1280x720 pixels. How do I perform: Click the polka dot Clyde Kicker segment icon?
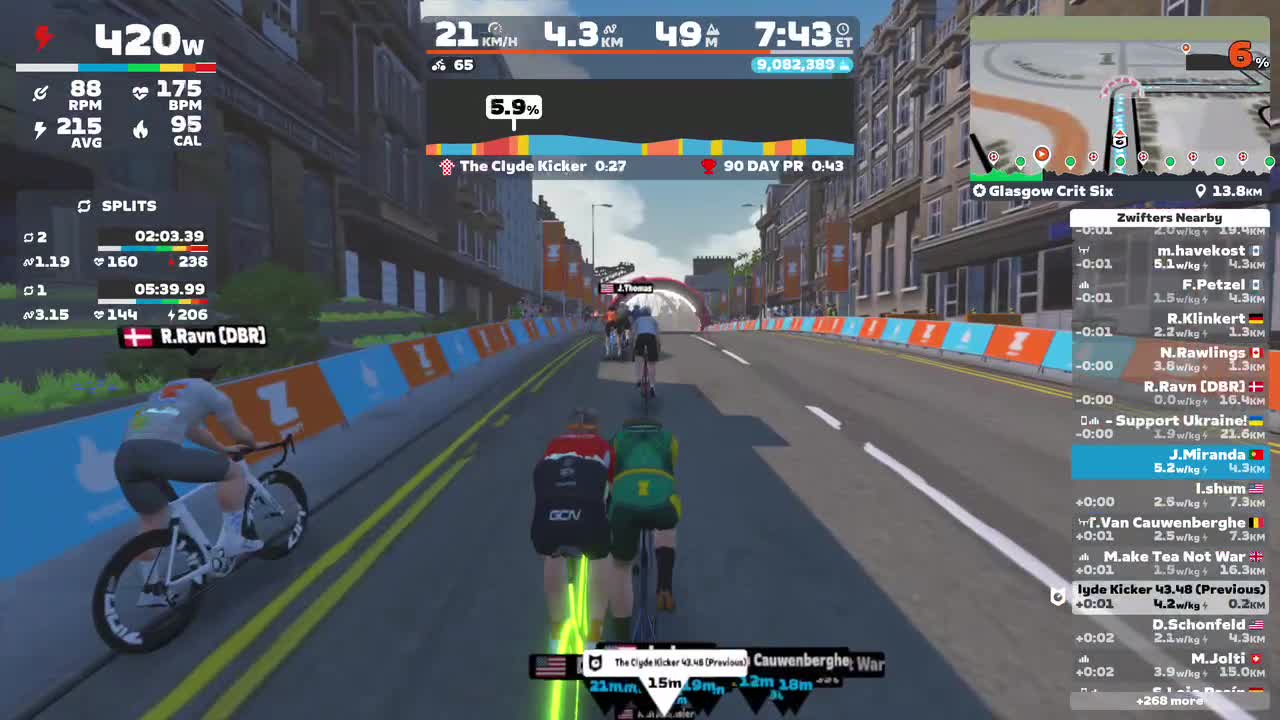pyautogui.click(x=446, y=166)
